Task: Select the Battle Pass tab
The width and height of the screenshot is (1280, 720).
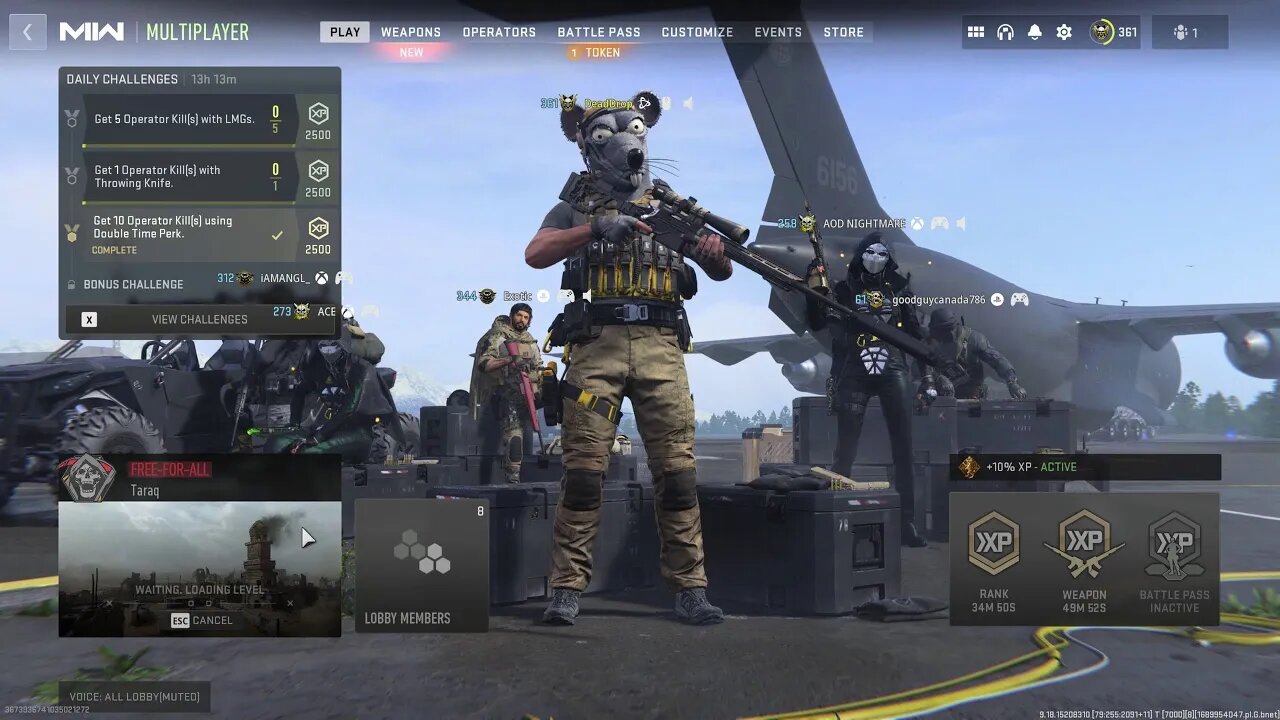Action: pyautogui.click(x=598, y=32)
